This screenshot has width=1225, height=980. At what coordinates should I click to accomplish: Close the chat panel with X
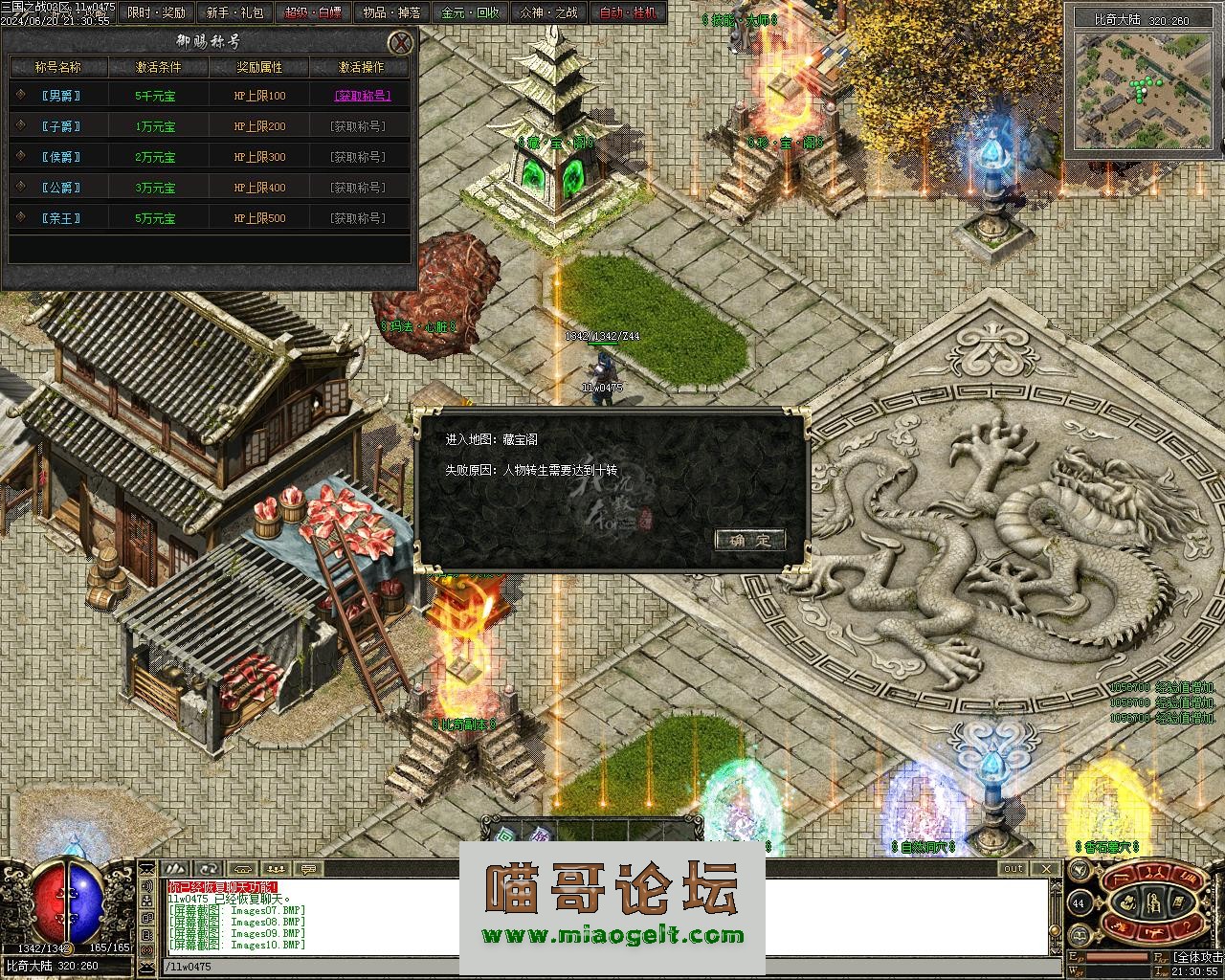tap(1047, 869)
